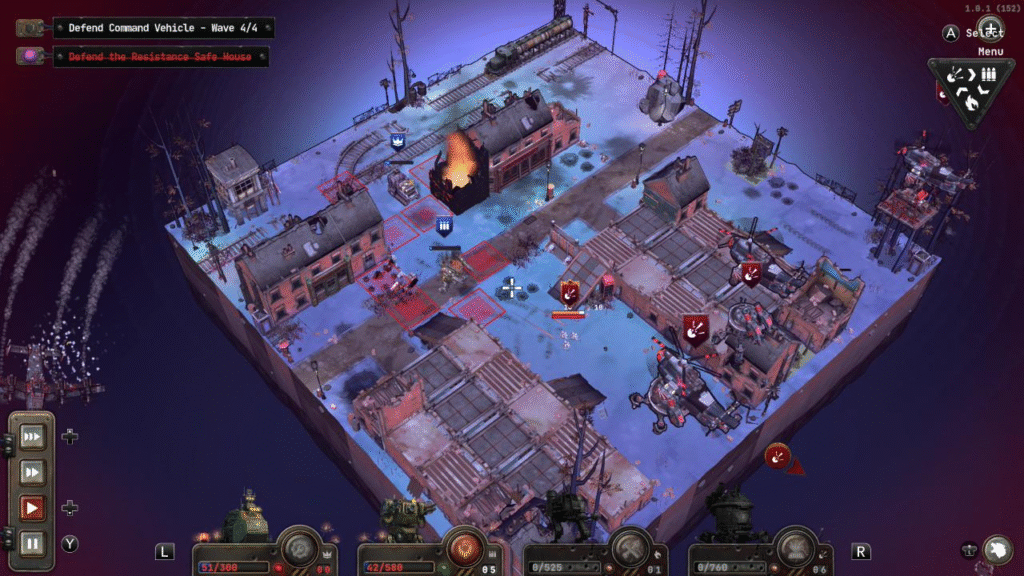The width and height of the screenshot is (1024, 576).
Task: Open the round white map icon in the corner
Action: [996, 549]
